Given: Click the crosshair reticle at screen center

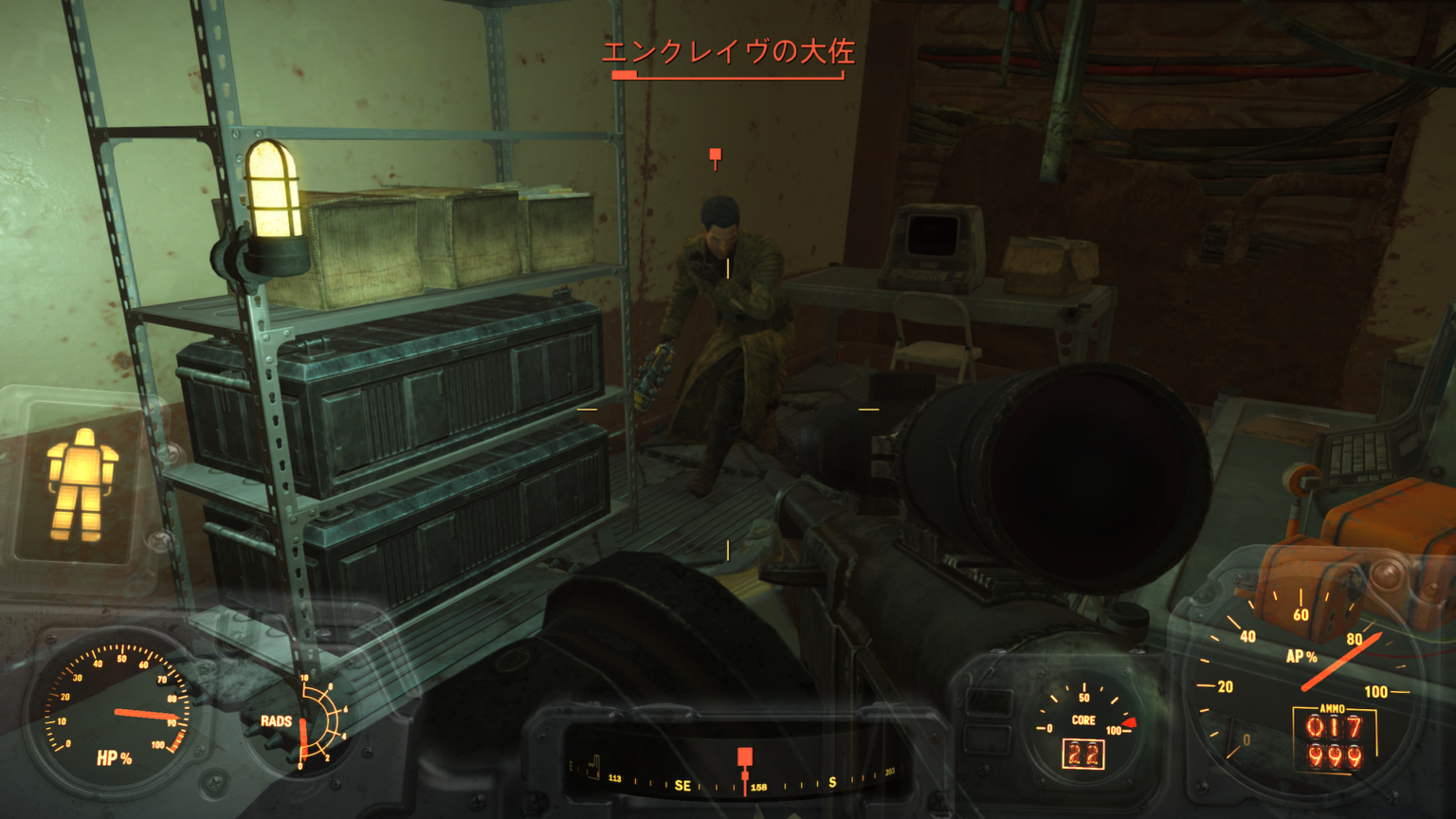Looking at the screenshot, I should click(x=728, y=409).
